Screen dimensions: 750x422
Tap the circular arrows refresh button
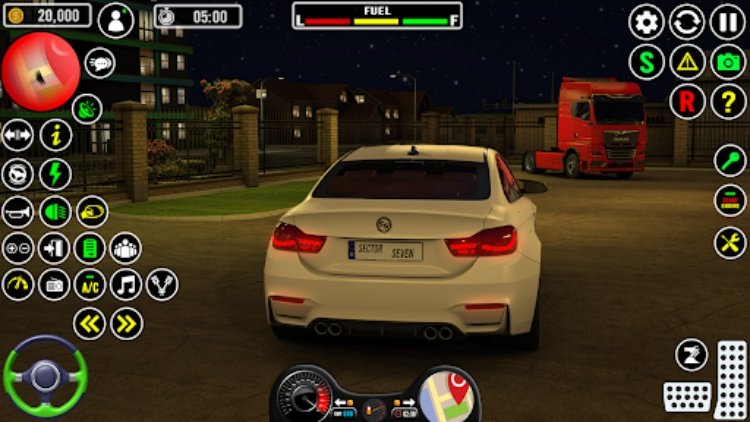click(687, 21)
